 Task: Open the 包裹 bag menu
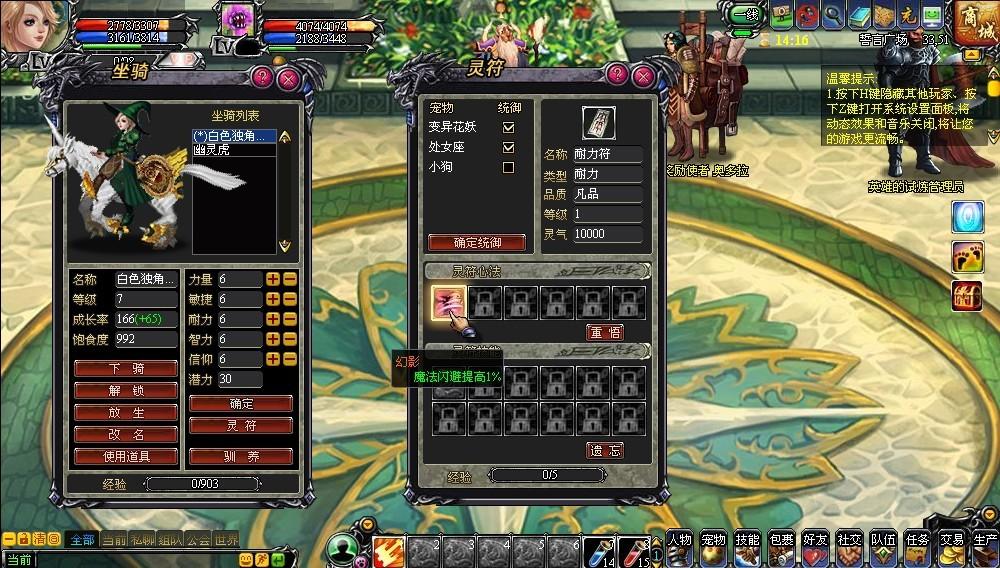click(x=781, y=546)
